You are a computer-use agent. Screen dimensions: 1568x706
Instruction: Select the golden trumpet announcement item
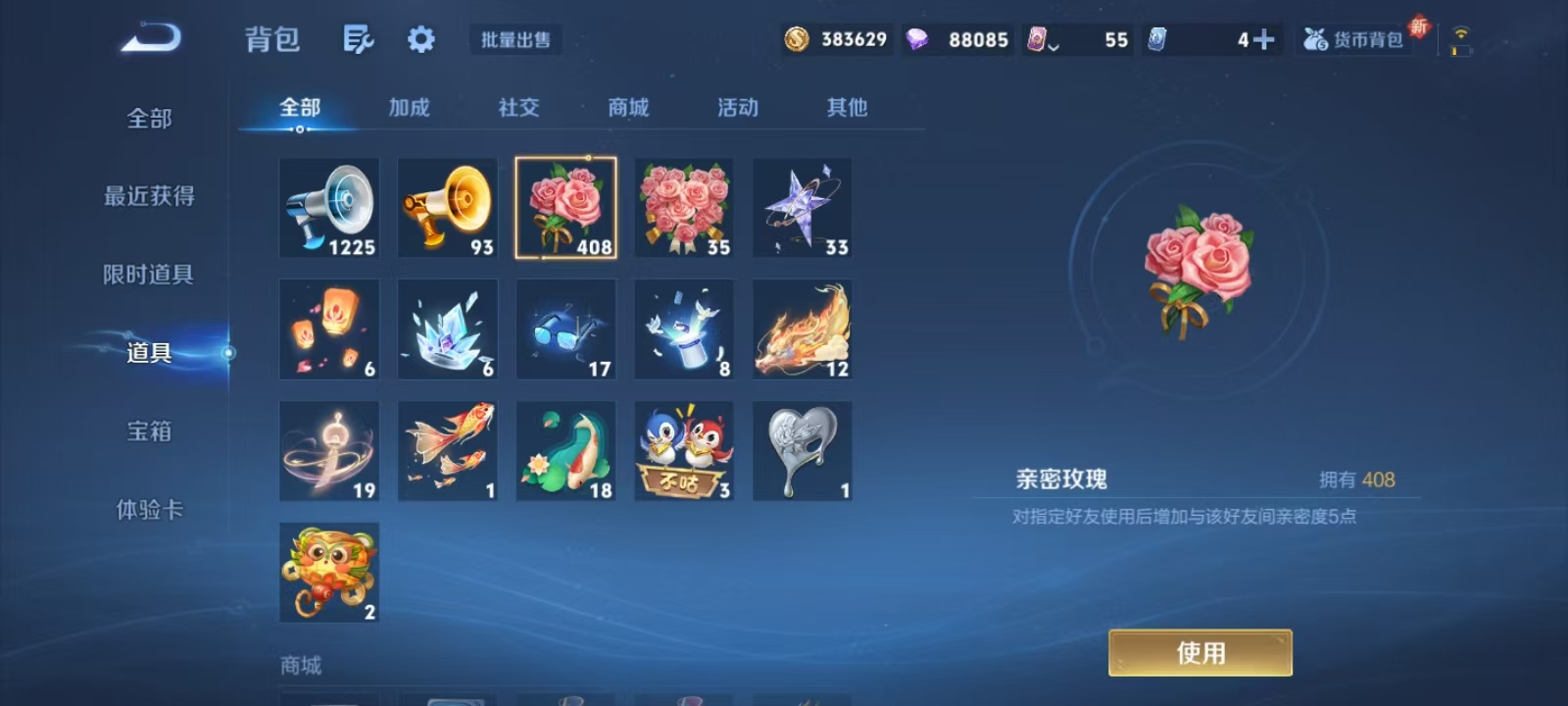[x=447, y=207]
